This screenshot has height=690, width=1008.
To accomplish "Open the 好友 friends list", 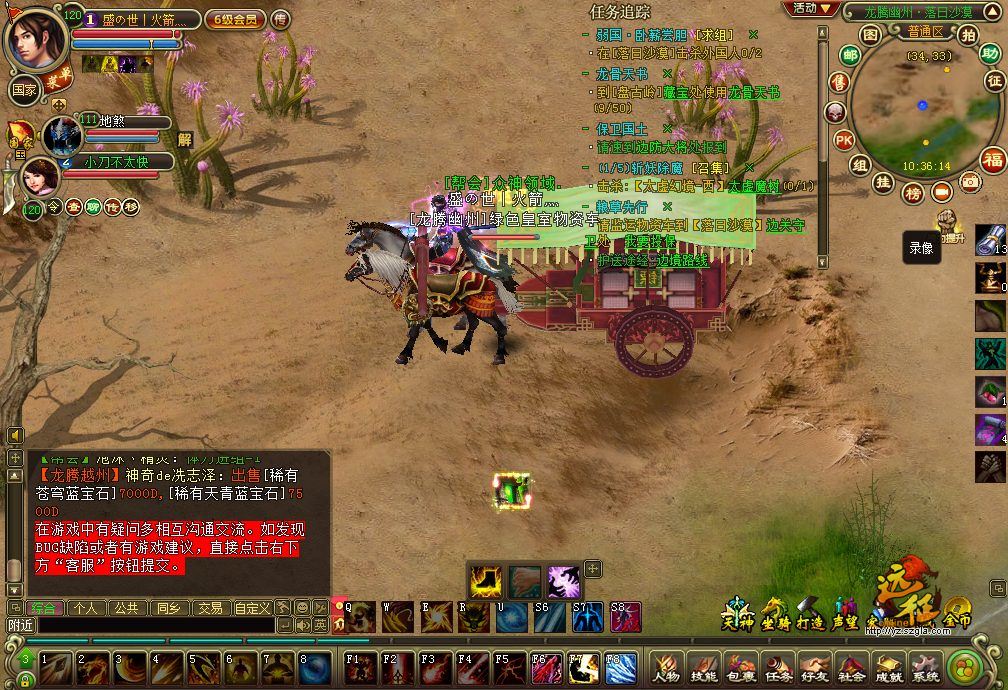I will tap(814, 667).
